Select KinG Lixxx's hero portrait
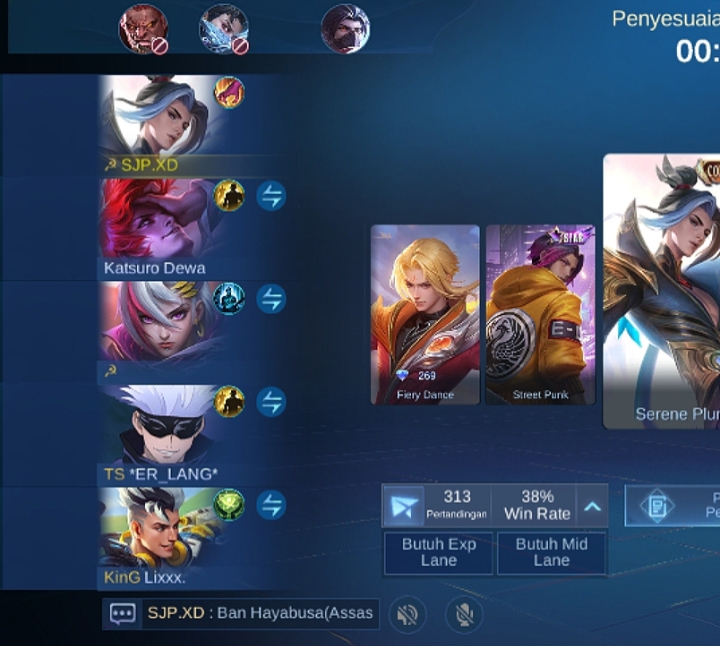 click(155, 527)
